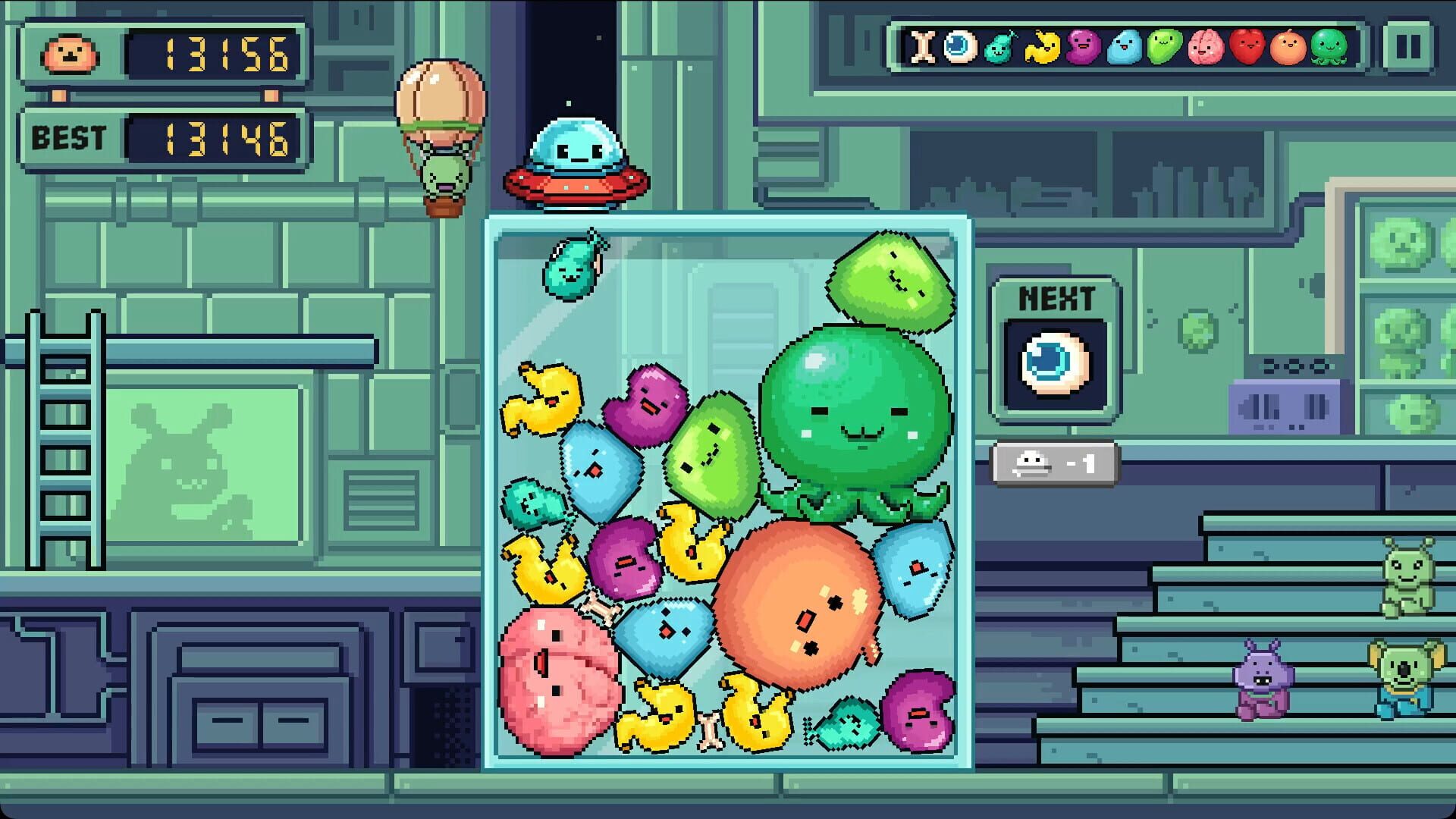Click the orange creature icon in the evolution bar
The height and width of the screenshot is (819, 1456).
[1287, 48]
